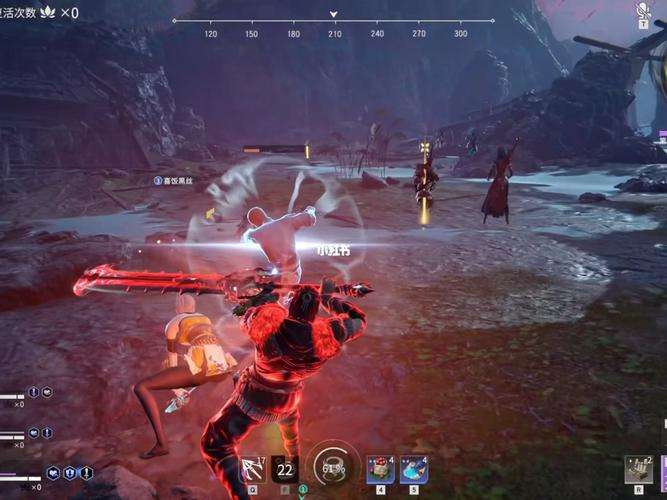667x500 pixels.
Task: Use the blue item in slot 5
Action: click(x=414, y=468)
